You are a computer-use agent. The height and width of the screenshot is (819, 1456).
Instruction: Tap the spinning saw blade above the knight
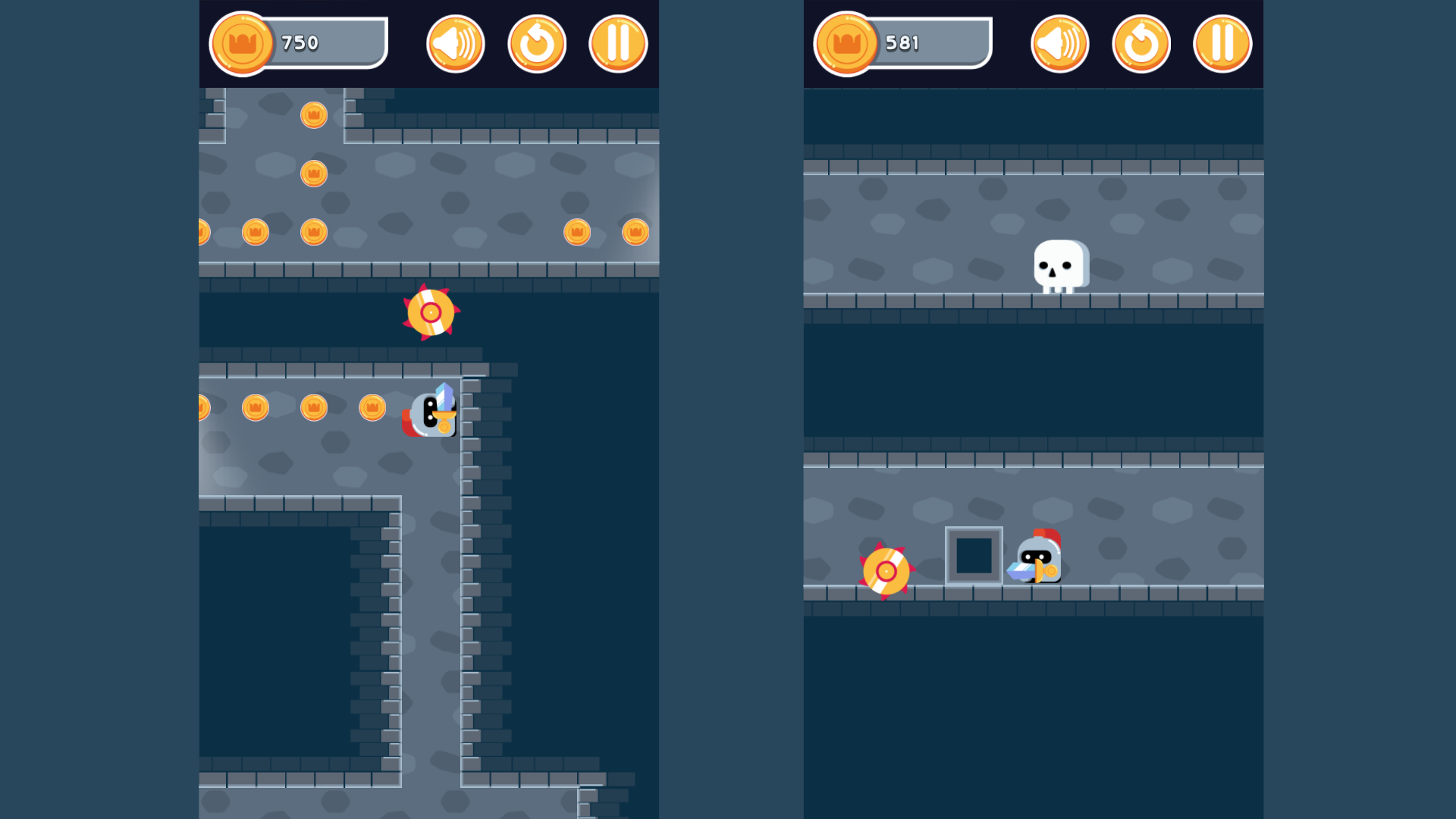432,311
